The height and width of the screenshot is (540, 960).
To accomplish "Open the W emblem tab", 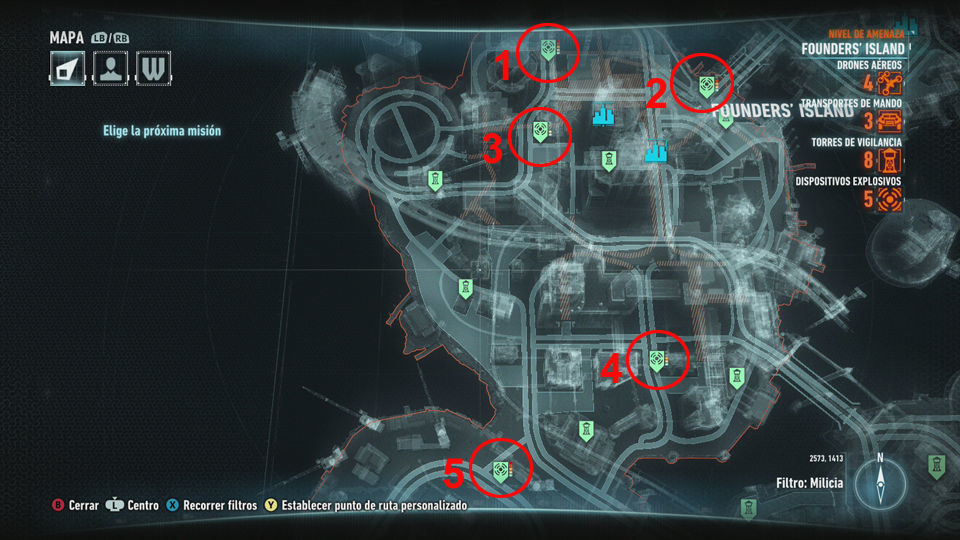I will (x=152, y=67).
